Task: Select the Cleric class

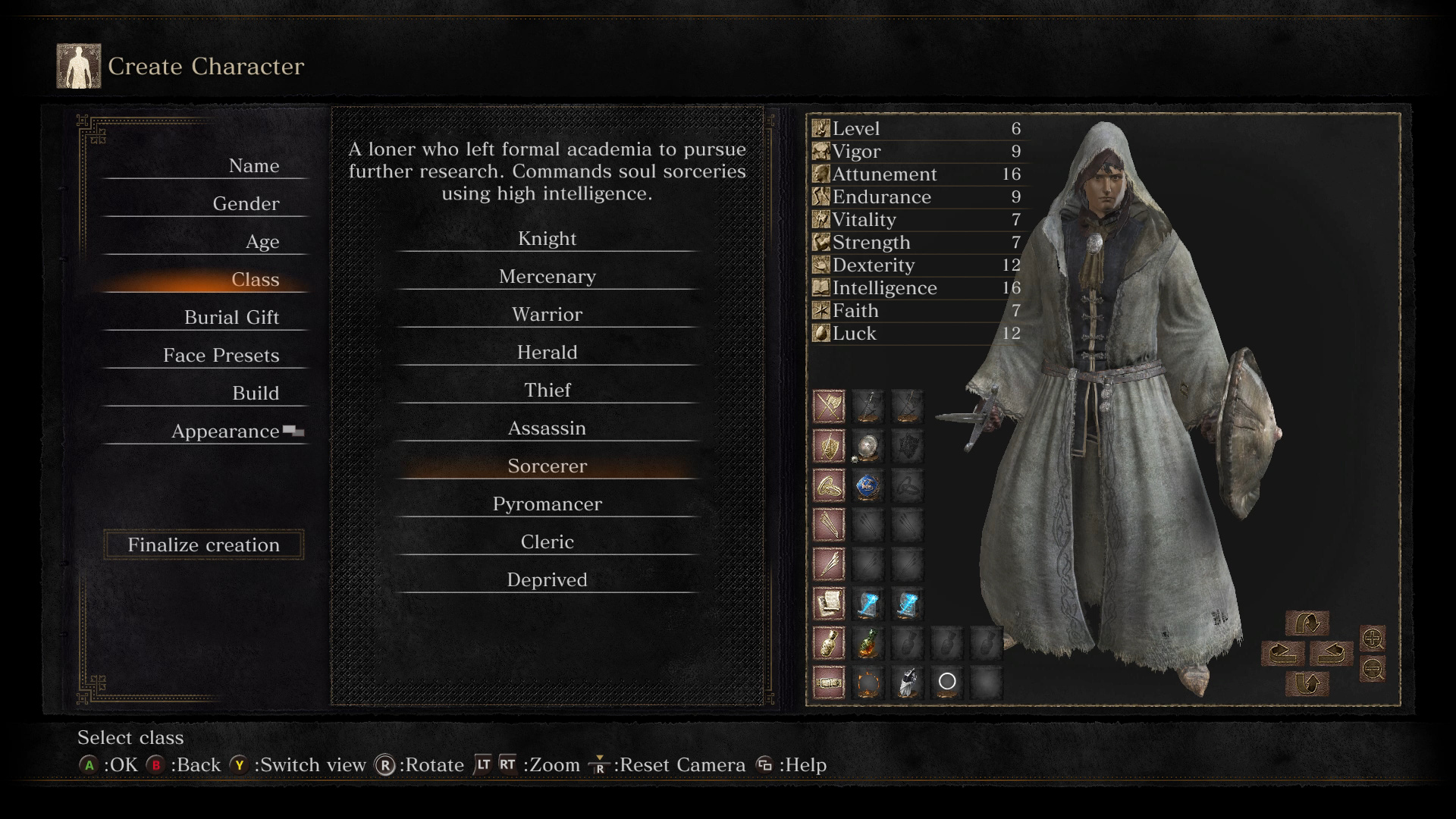Action: (x=547, y=542)
